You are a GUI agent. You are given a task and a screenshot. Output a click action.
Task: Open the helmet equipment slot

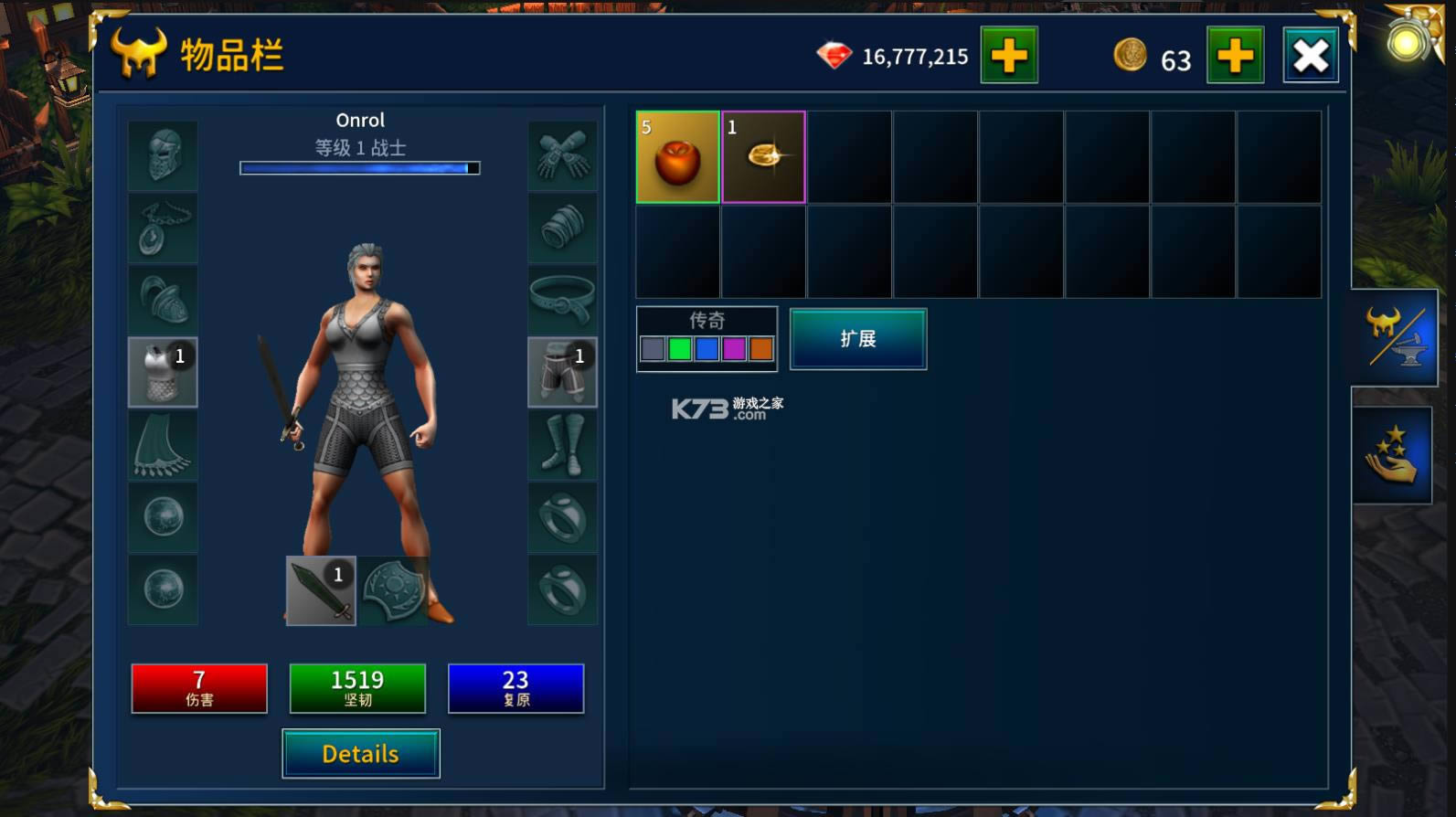coord(163,154)
